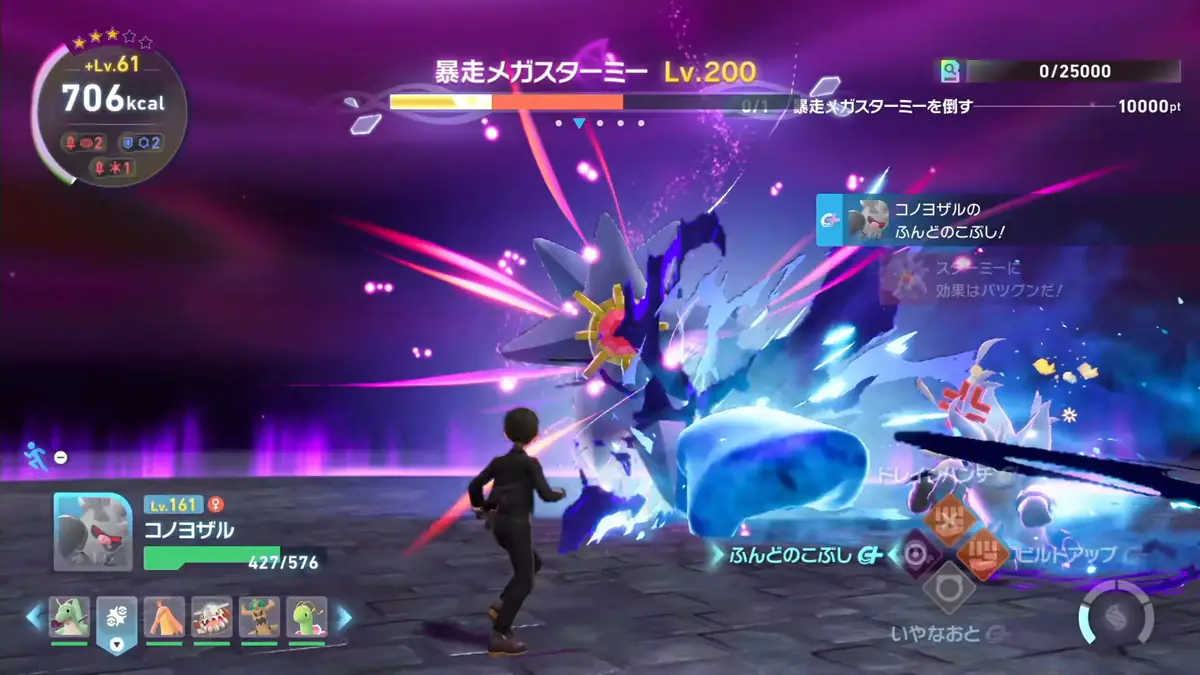Toggle the running figure dash icon
The image size is (1200, 675).
[x=33, y=457]
